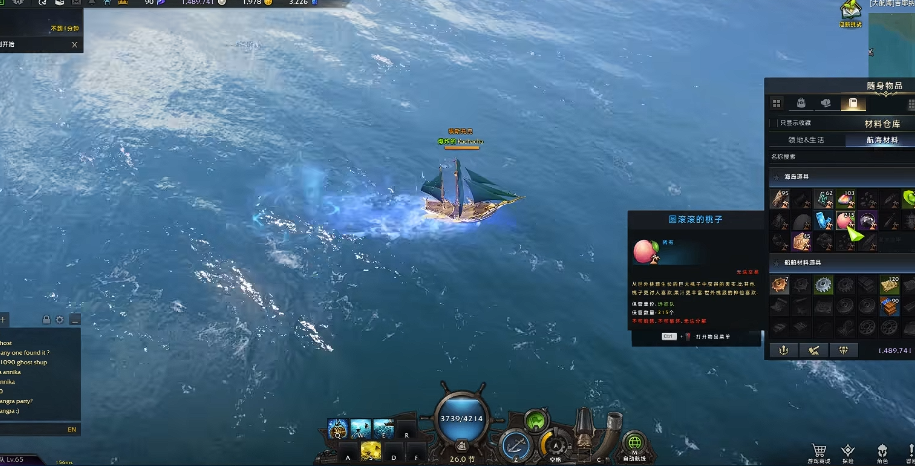Switch to the 航海材料 tab
The image size is (915, 466).
pos(880,140)
